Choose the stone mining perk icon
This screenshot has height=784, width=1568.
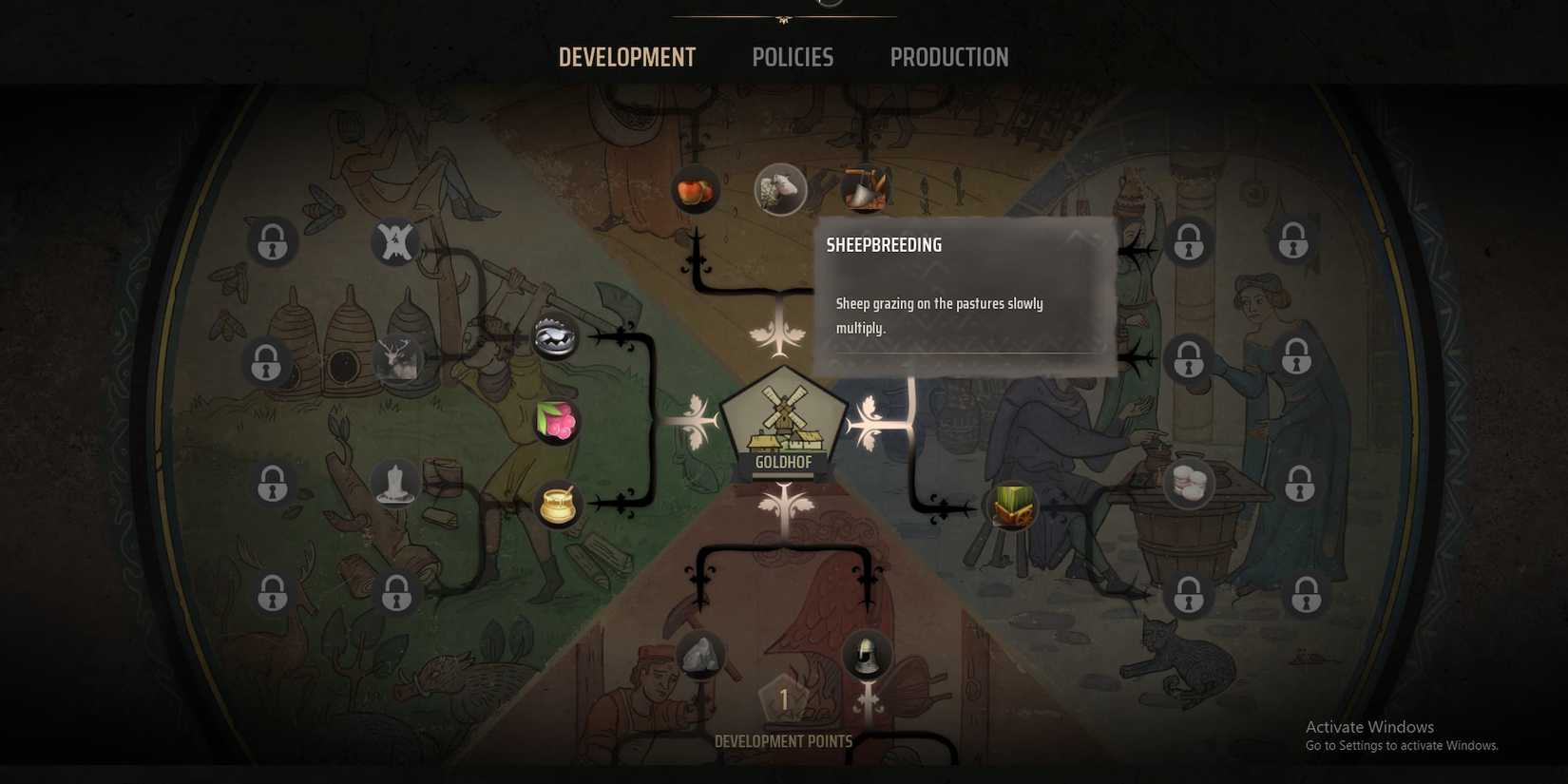tap(698, 654)
